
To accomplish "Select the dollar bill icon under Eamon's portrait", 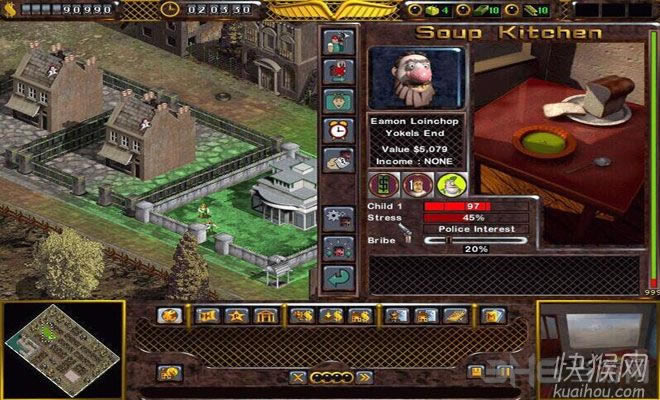I will (x=386, y=185).
